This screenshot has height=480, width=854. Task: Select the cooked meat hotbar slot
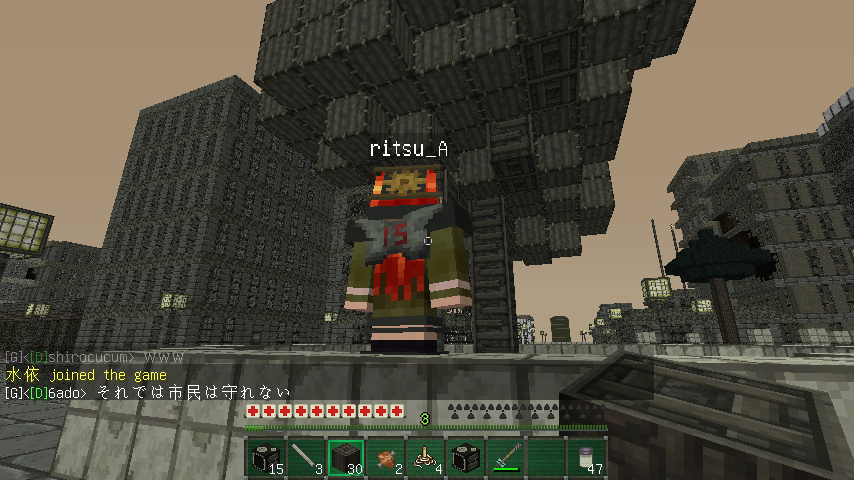click(386, 458)
